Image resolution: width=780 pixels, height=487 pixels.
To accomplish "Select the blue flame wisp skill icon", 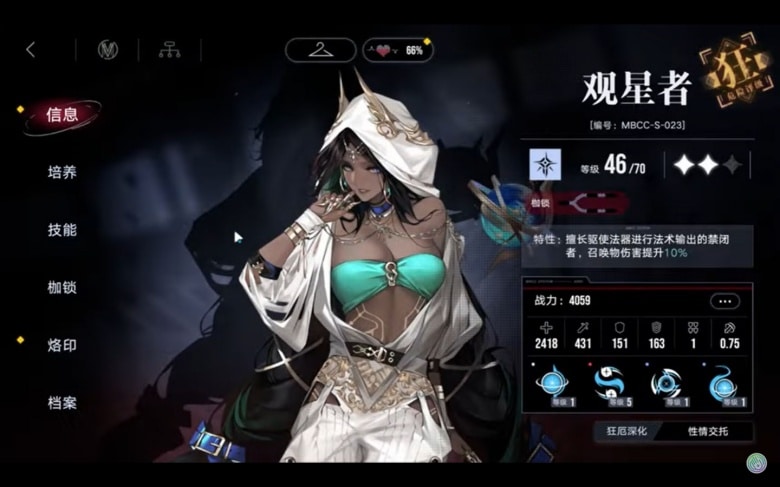I will (x=722, y=384).
